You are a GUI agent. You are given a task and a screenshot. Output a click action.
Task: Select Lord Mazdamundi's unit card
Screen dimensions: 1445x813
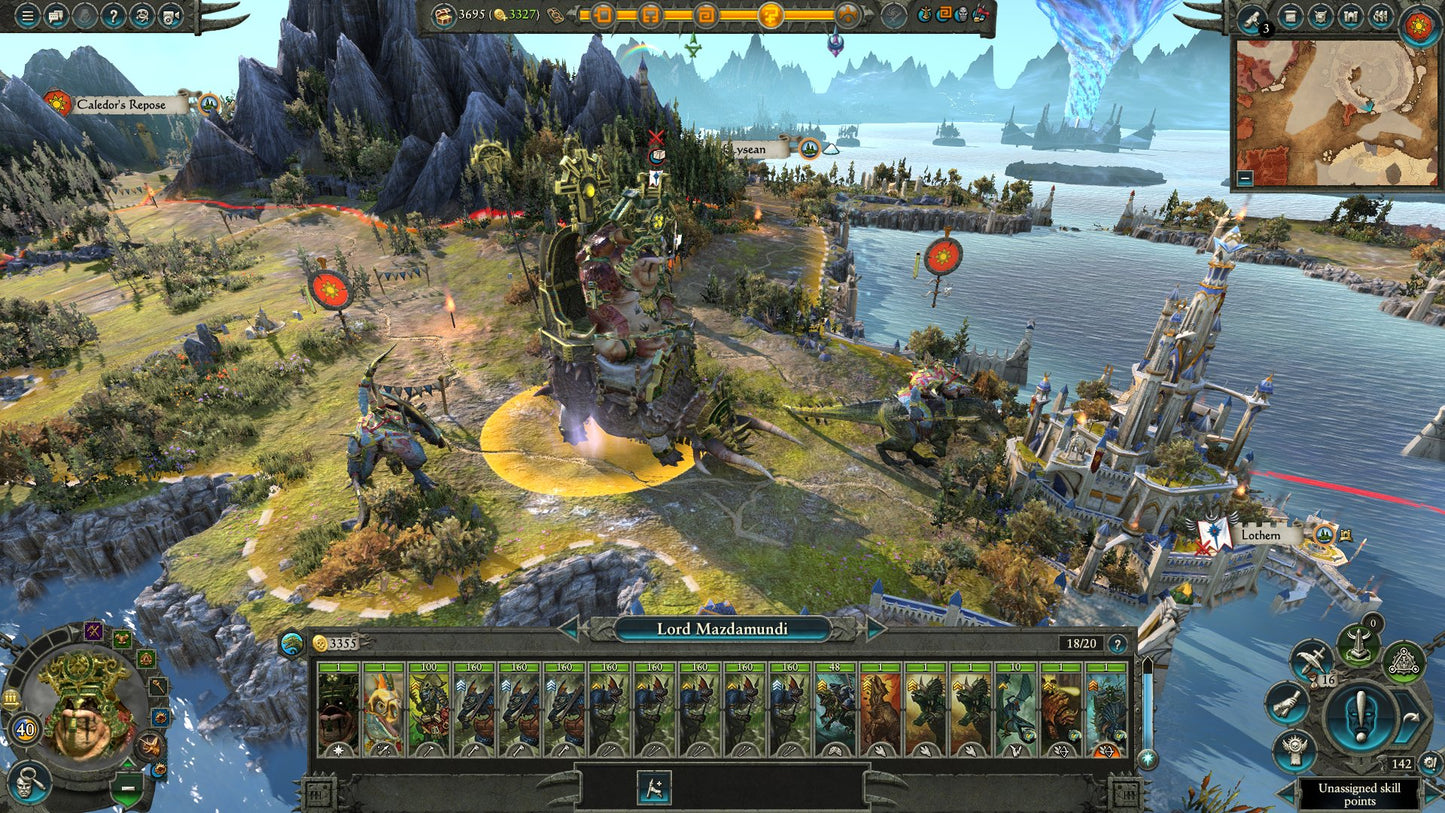point(338,708)
